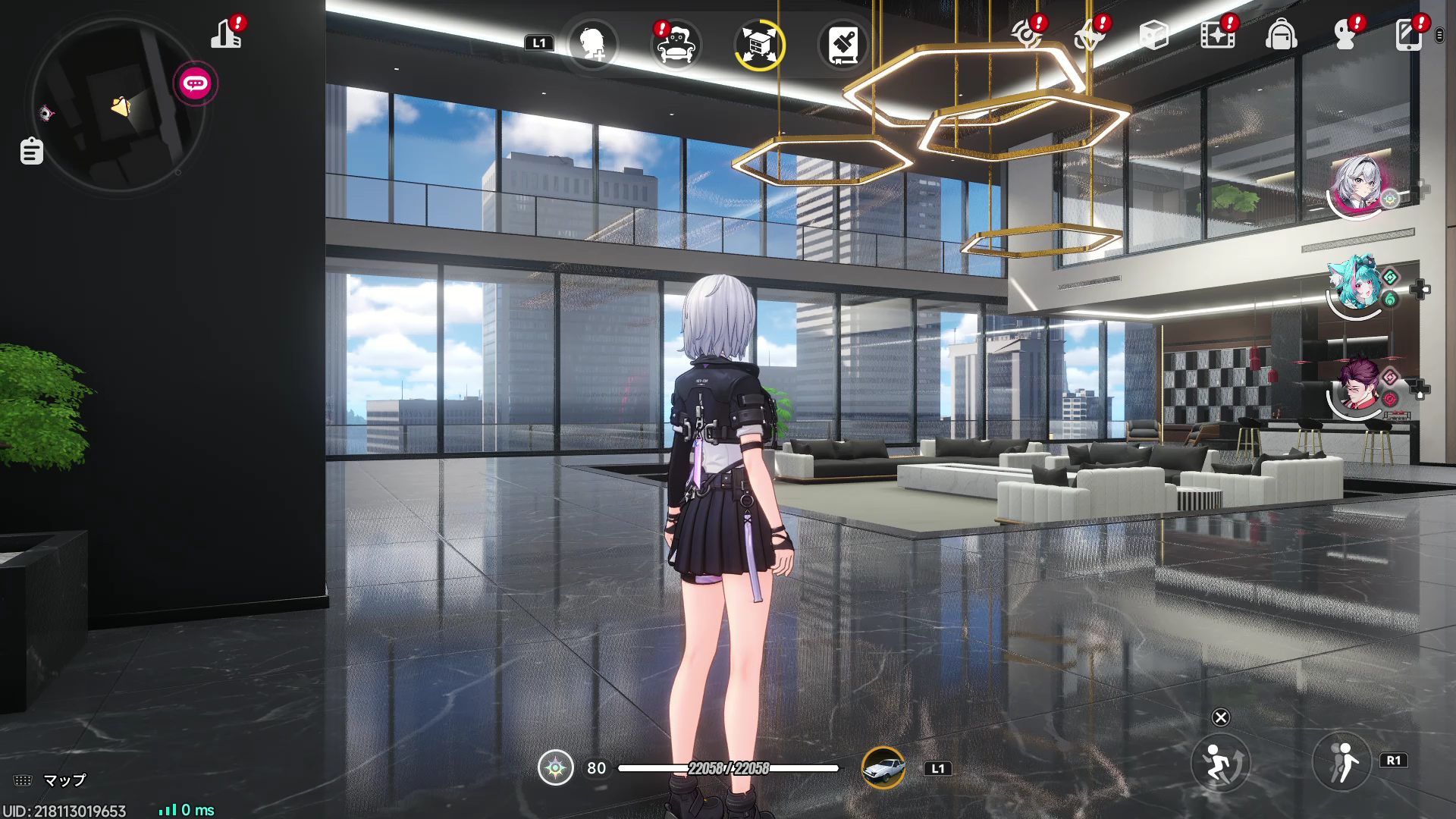Open the paintbrush decoration book

click(843, 44)
